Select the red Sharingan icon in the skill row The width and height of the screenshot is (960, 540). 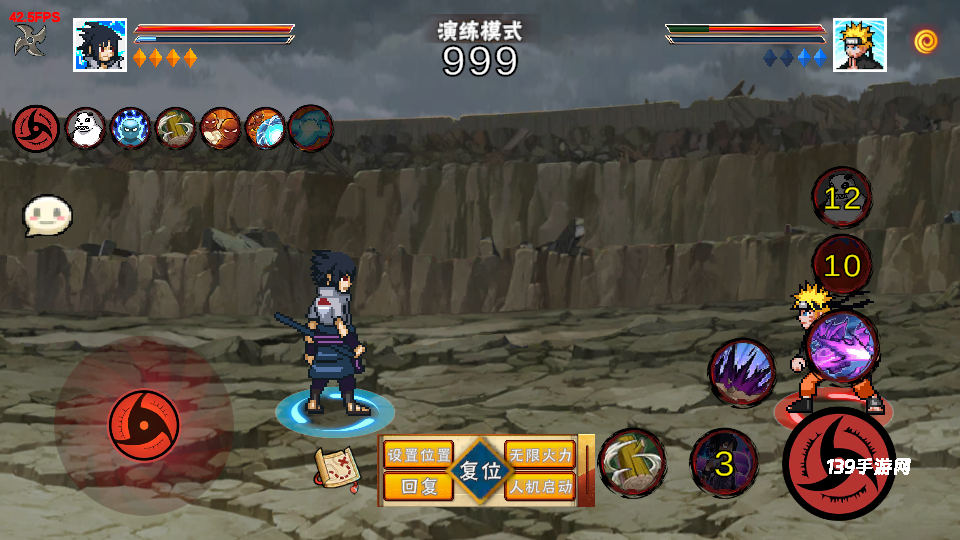(33, 128)
